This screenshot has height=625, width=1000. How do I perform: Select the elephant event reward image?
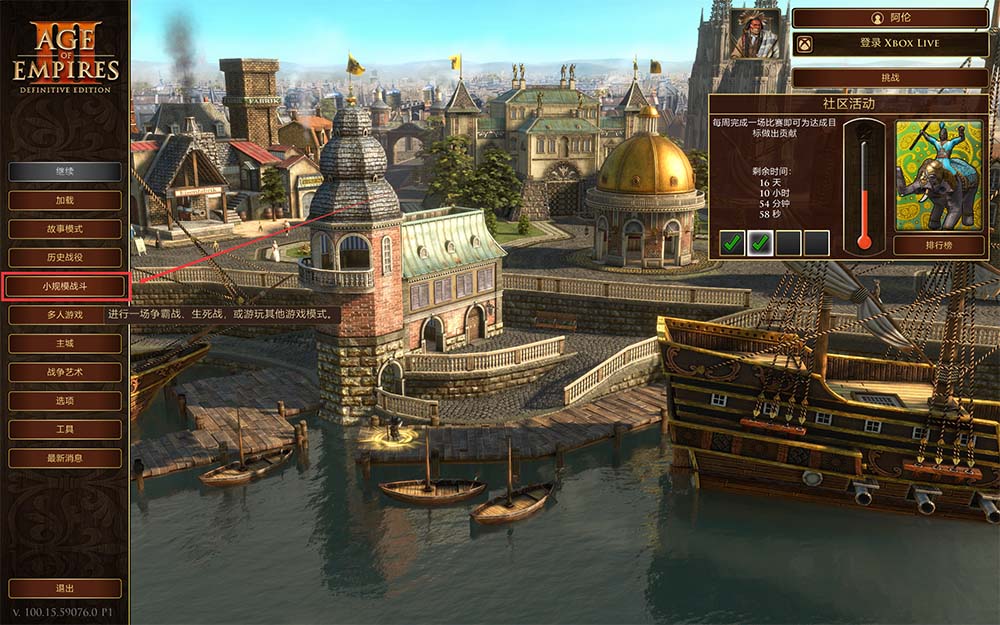coord(938,175)
